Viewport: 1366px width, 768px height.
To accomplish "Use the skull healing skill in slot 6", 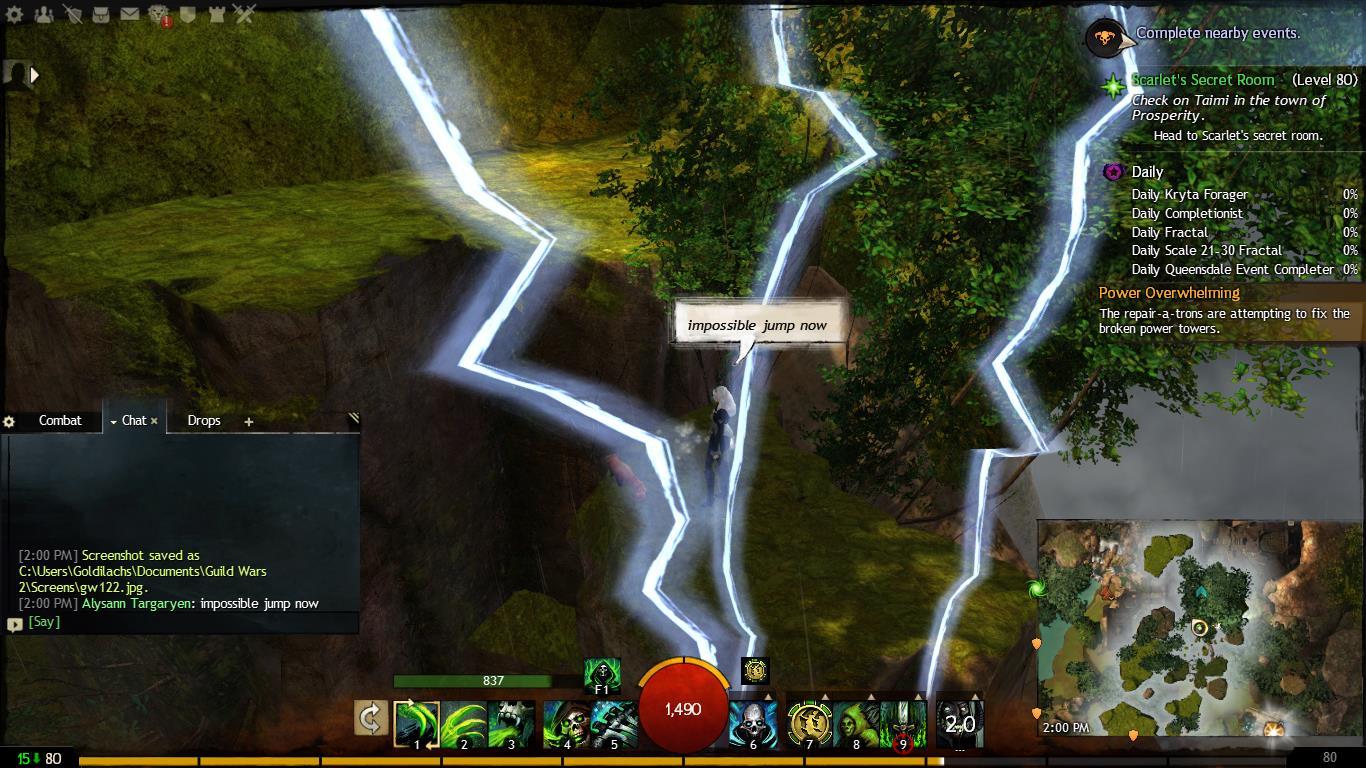I will click(753, 722).
